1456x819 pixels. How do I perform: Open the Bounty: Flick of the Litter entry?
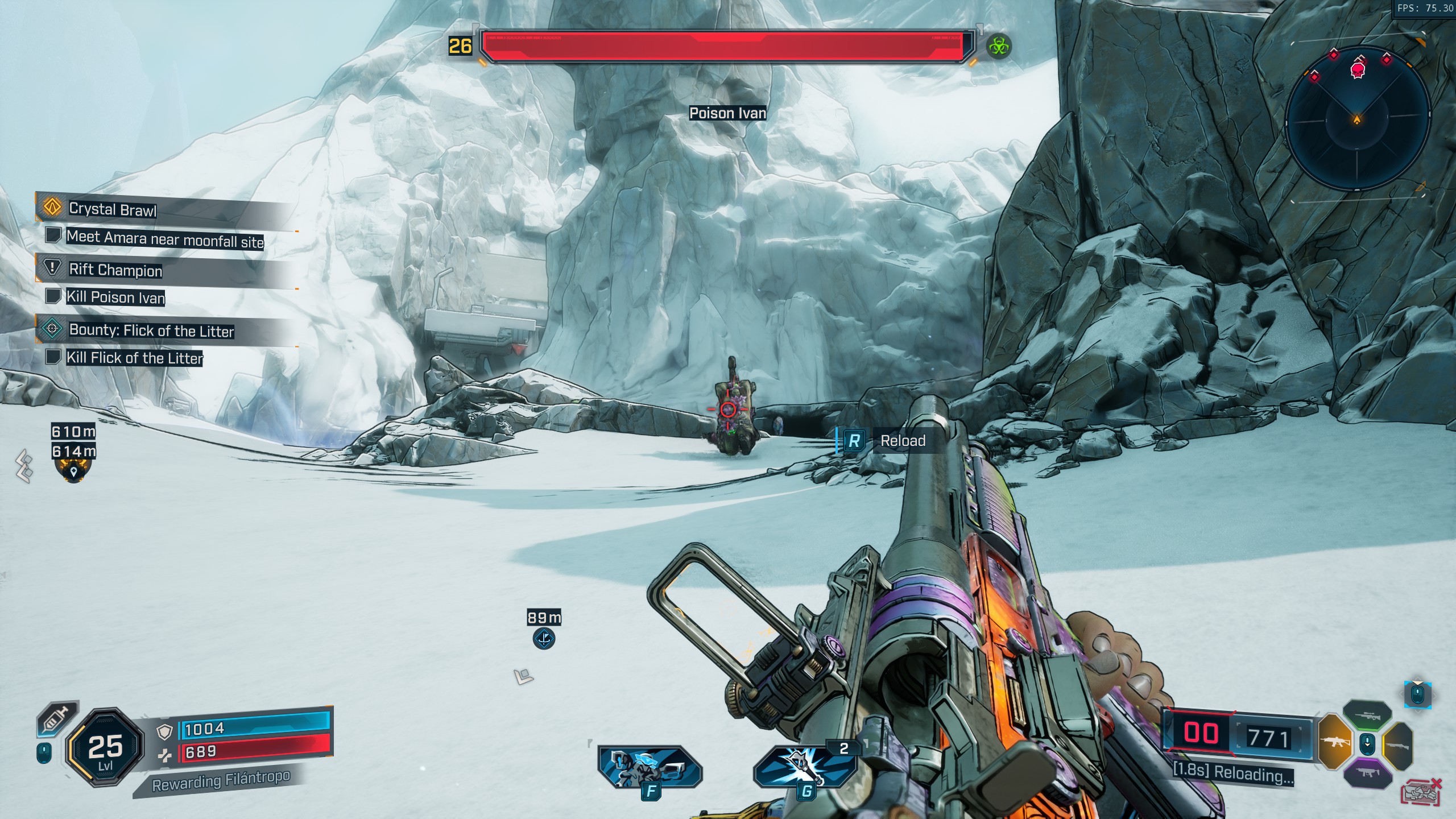click(x=151, y=330)
